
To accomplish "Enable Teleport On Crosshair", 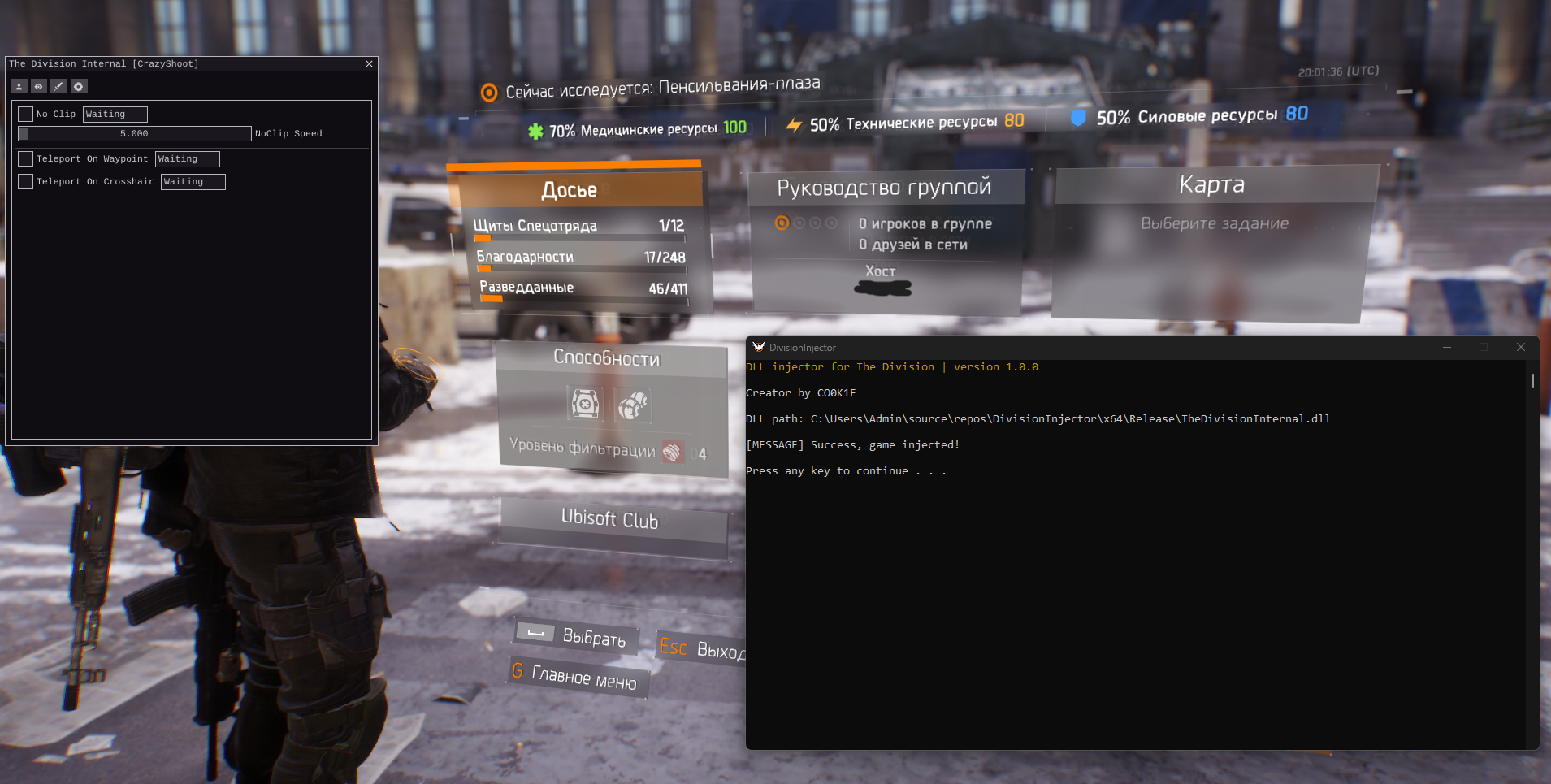I will click(25, 181).
